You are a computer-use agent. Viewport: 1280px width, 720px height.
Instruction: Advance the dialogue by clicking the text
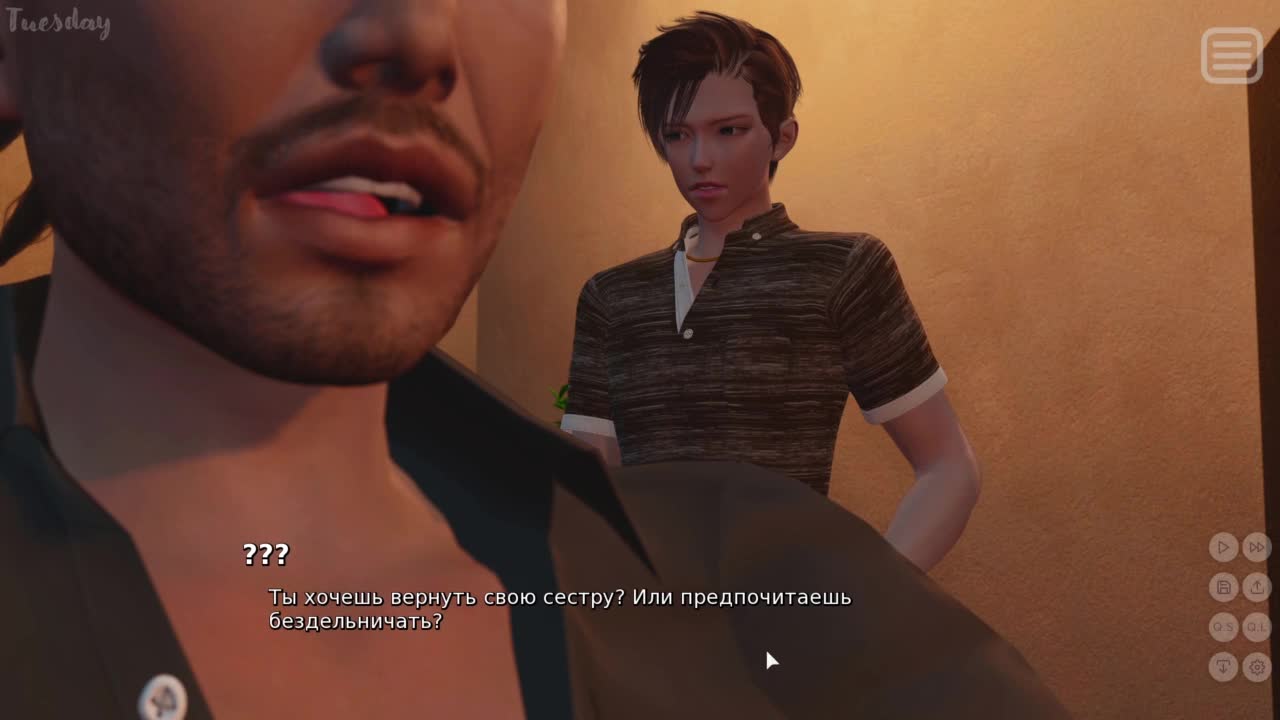[559, 609]
